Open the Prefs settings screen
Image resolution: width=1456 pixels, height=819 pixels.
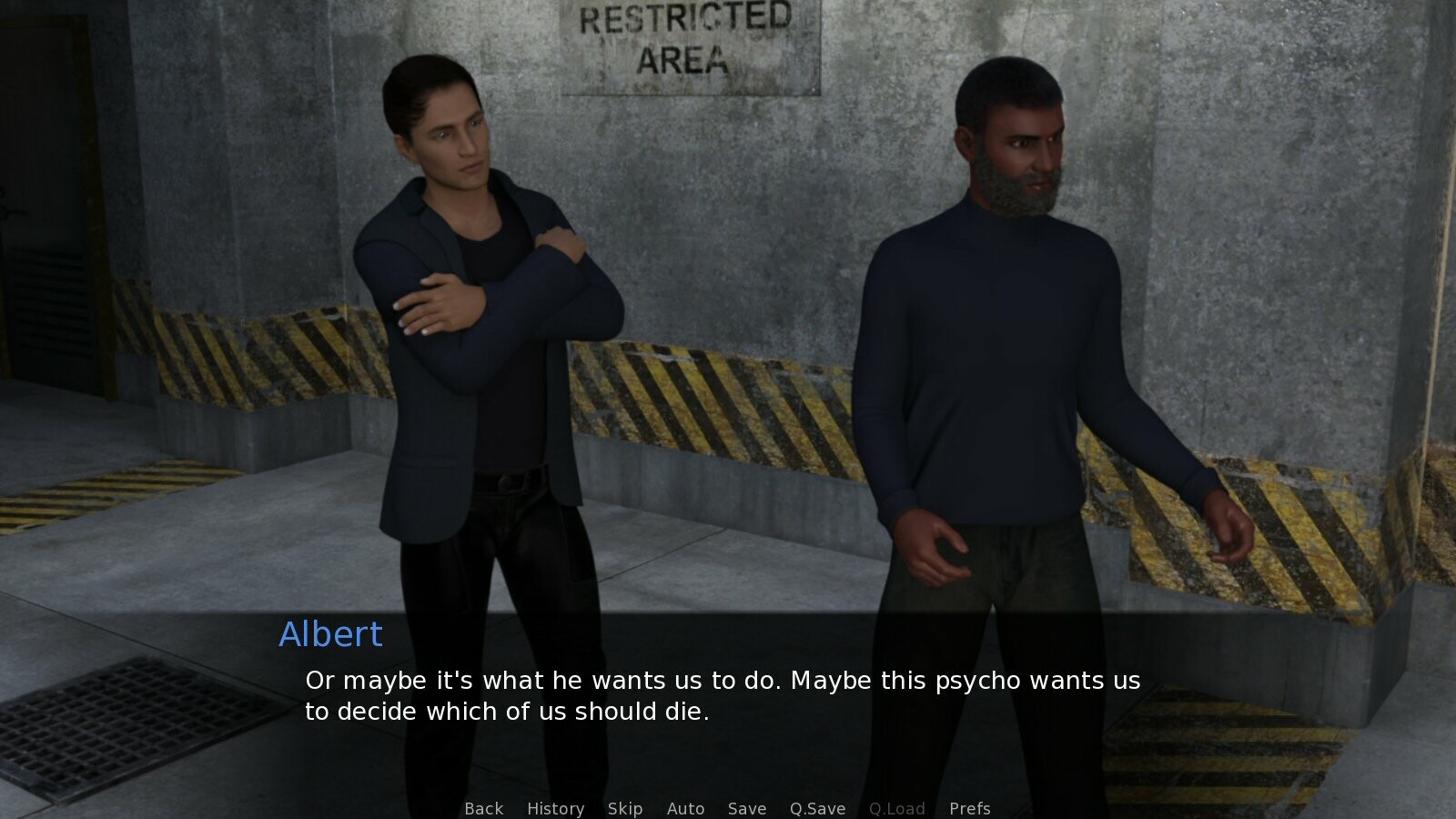click(970, 808)
